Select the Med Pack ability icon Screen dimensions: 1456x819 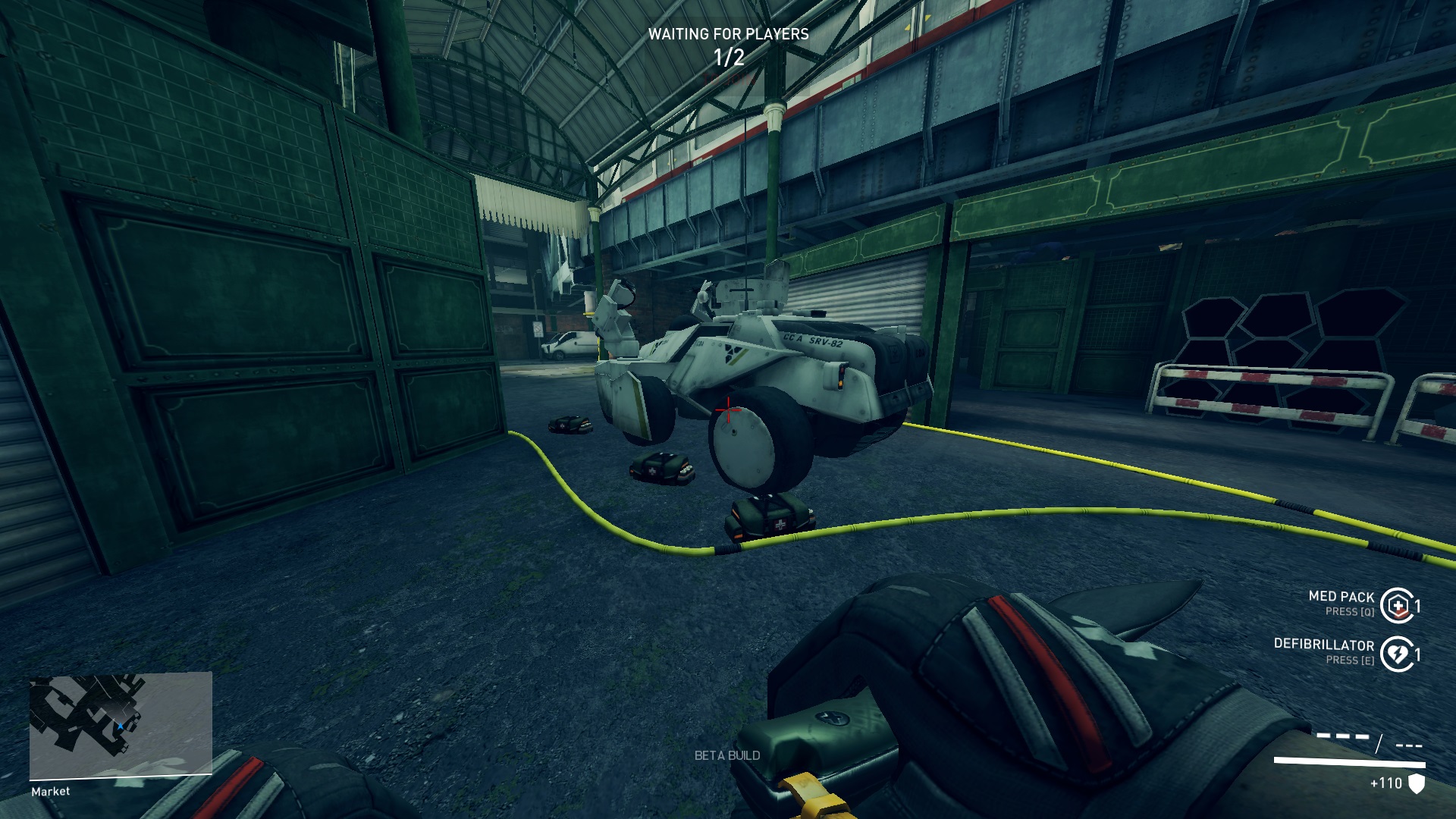[x=1397, y=605]
